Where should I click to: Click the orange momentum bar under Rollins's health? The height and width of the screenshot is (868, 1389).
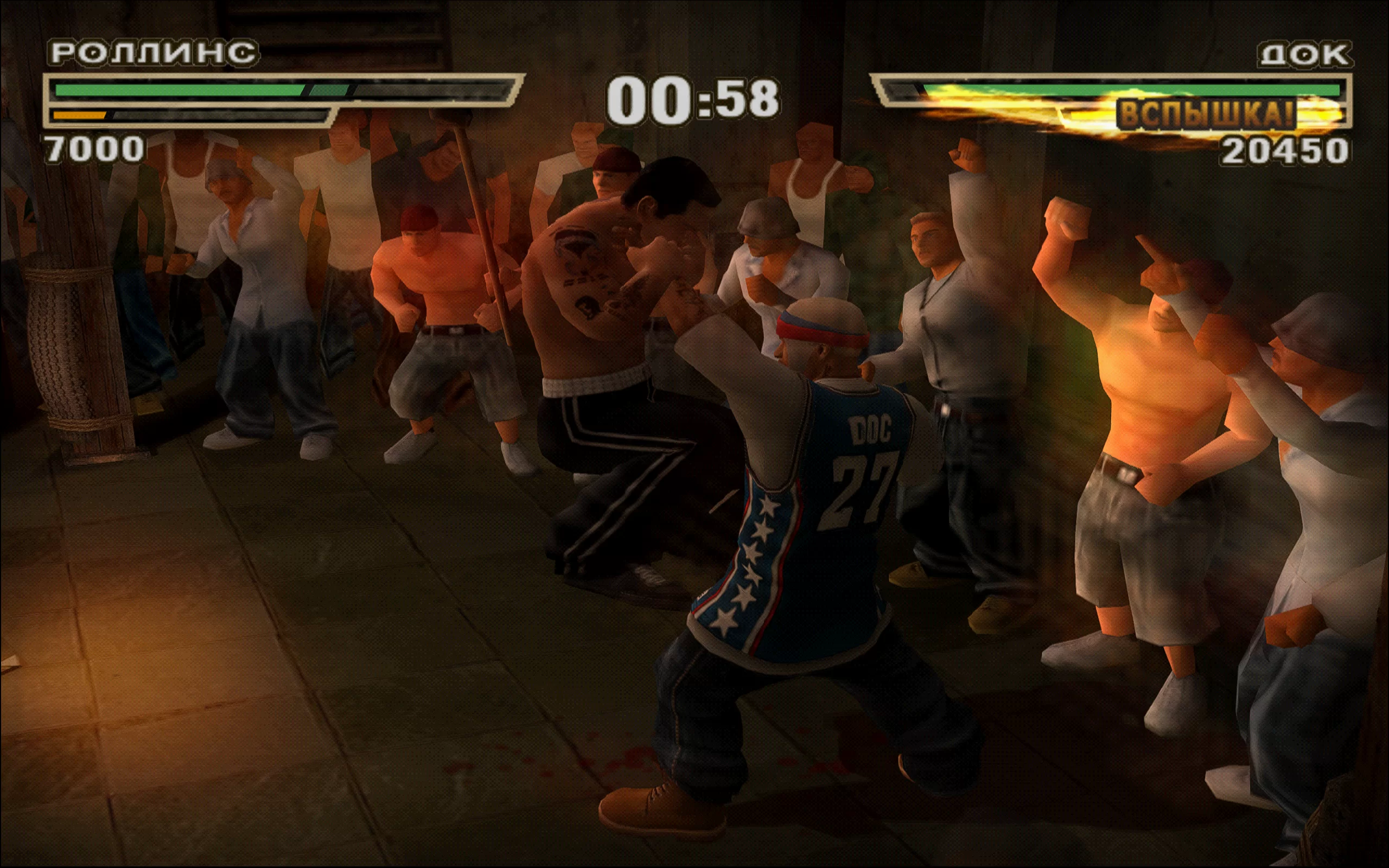pyautogui.click(x=80, y=115)
